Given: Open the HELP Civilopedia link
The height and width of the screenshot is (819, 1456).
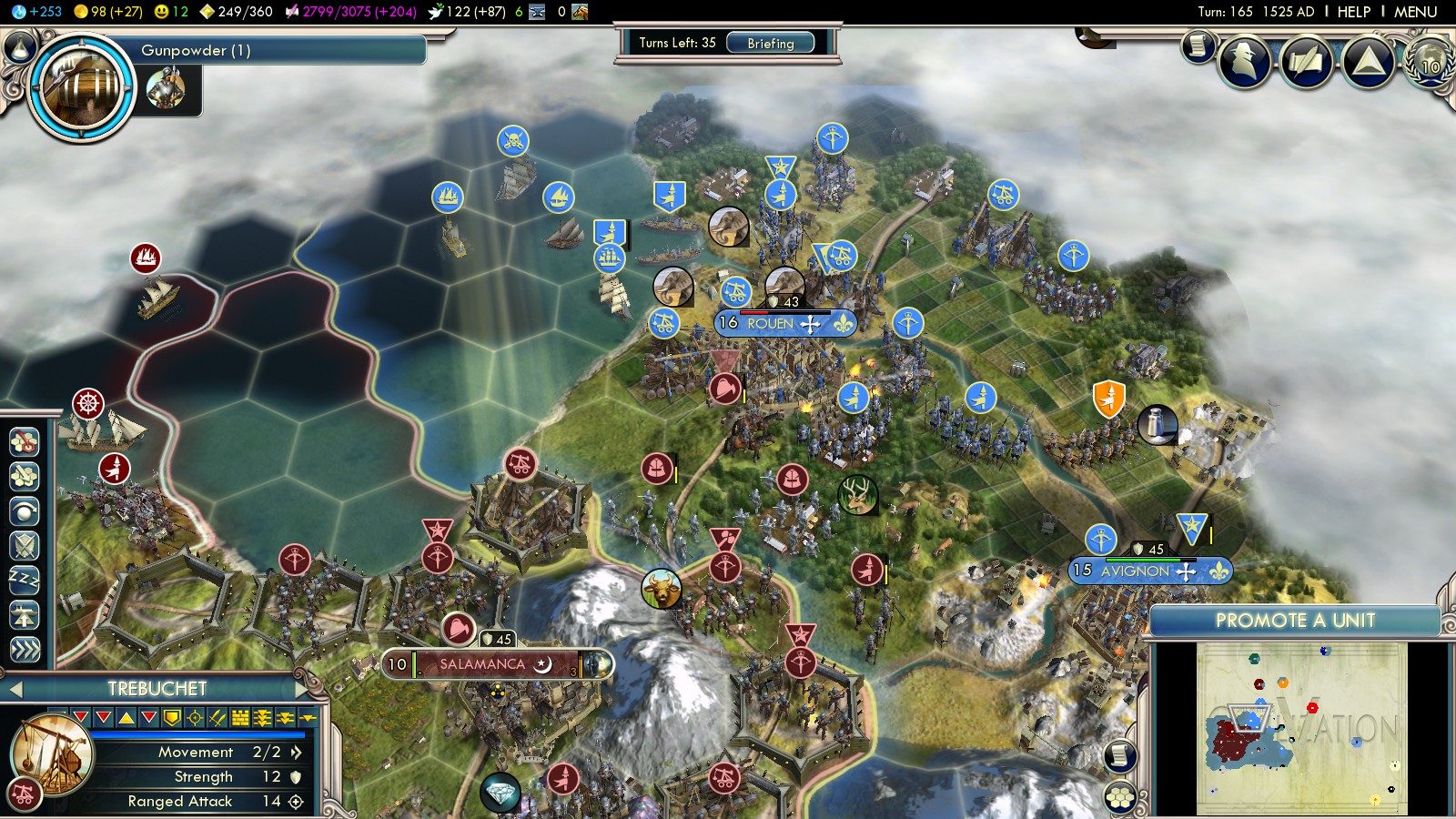Looking at the screenshot, I should 1353,12.
